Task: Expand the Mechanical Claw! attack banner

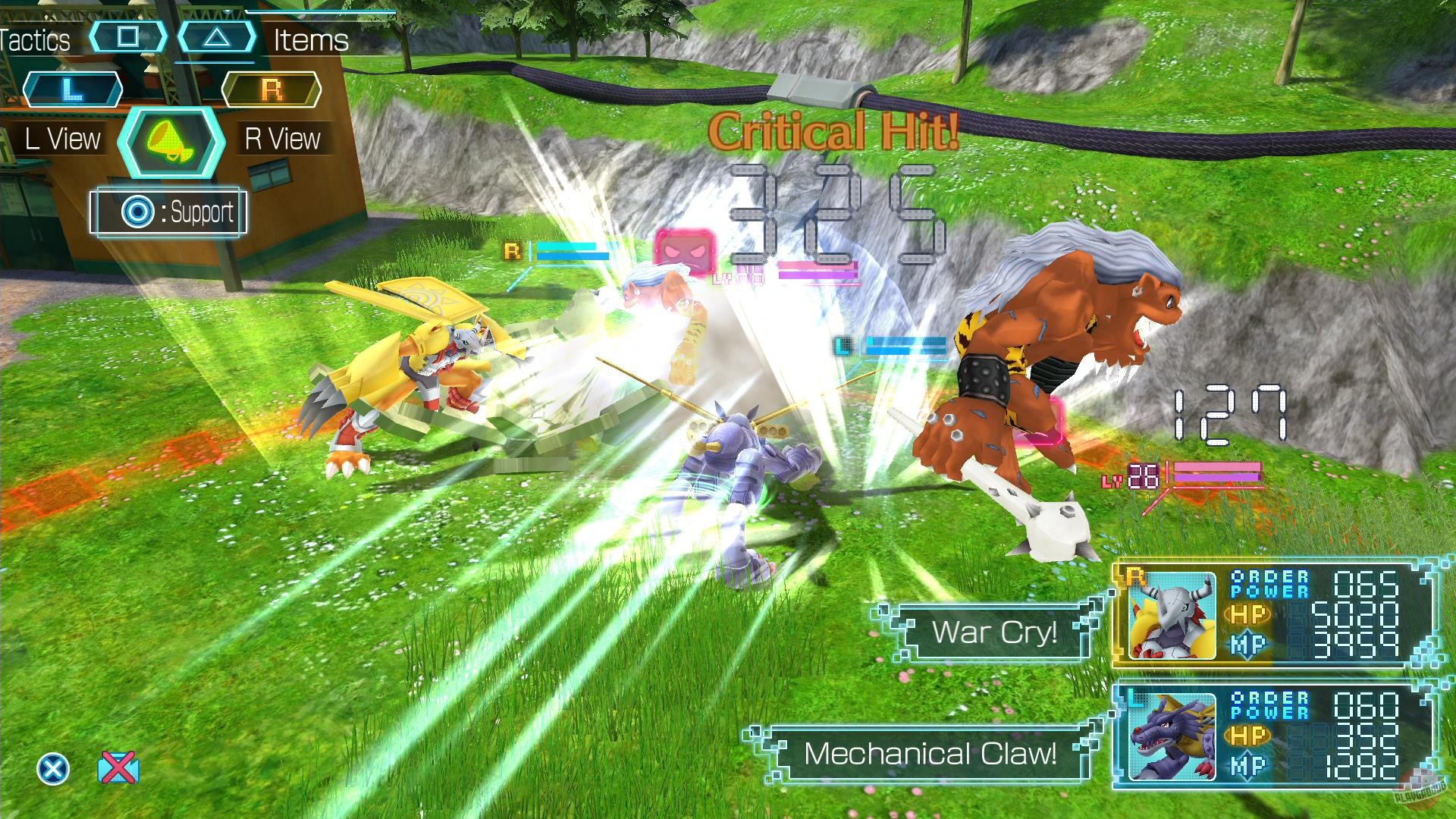Action: point(930,754)
